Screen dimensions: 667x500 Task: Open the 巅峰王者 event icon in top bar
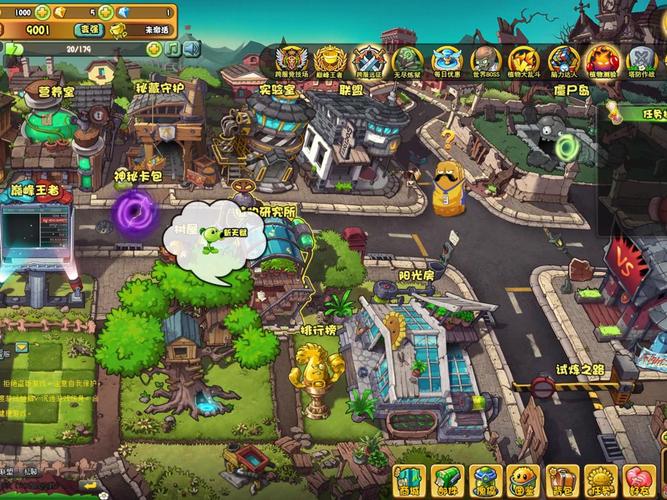pyautogui.click(x=329, y=62)
